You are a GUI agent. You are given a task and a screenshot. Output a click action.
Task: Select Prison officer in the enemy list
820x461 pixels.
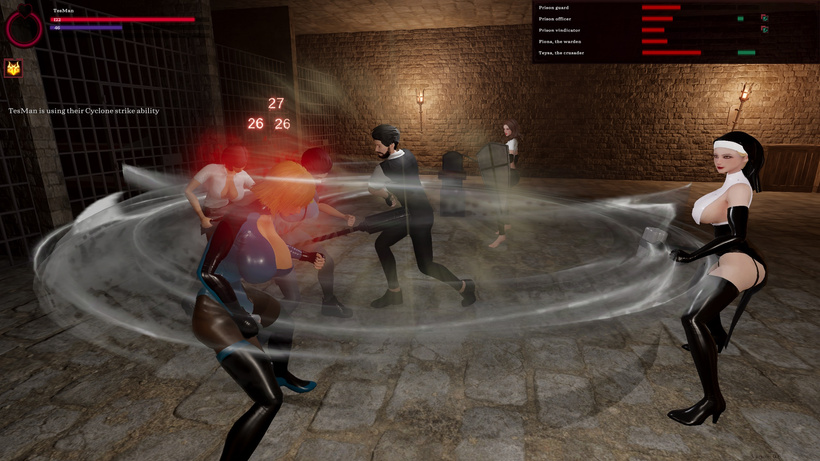555,18
